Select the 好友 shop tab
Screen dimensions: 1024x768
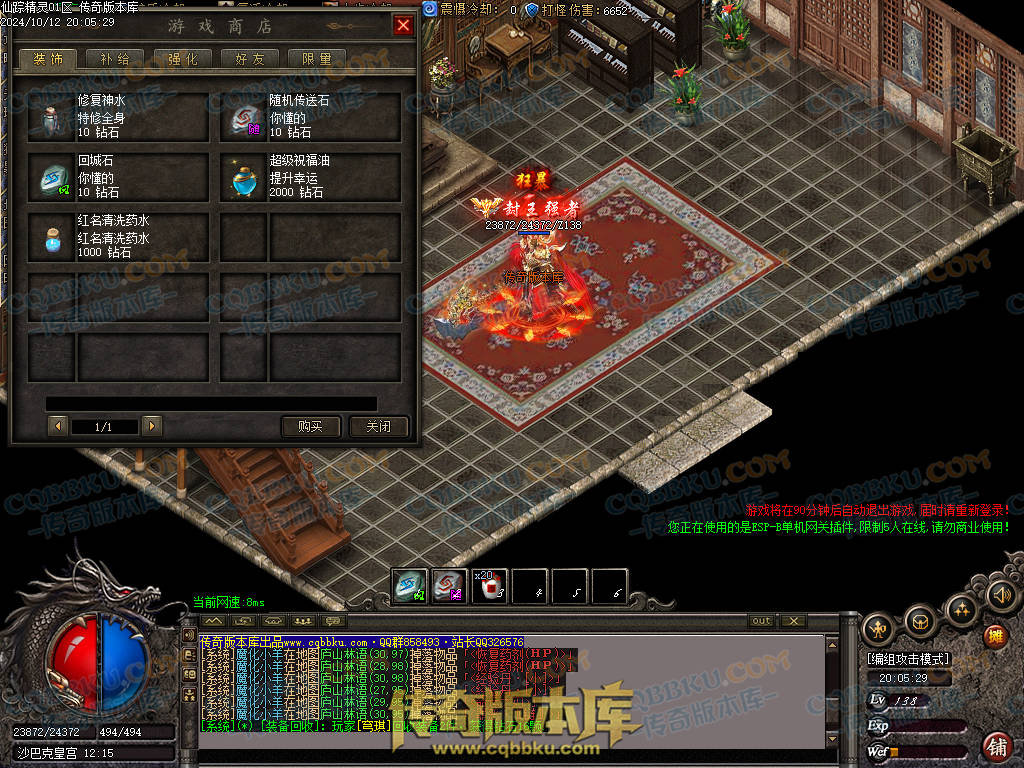tap(249, 59)
